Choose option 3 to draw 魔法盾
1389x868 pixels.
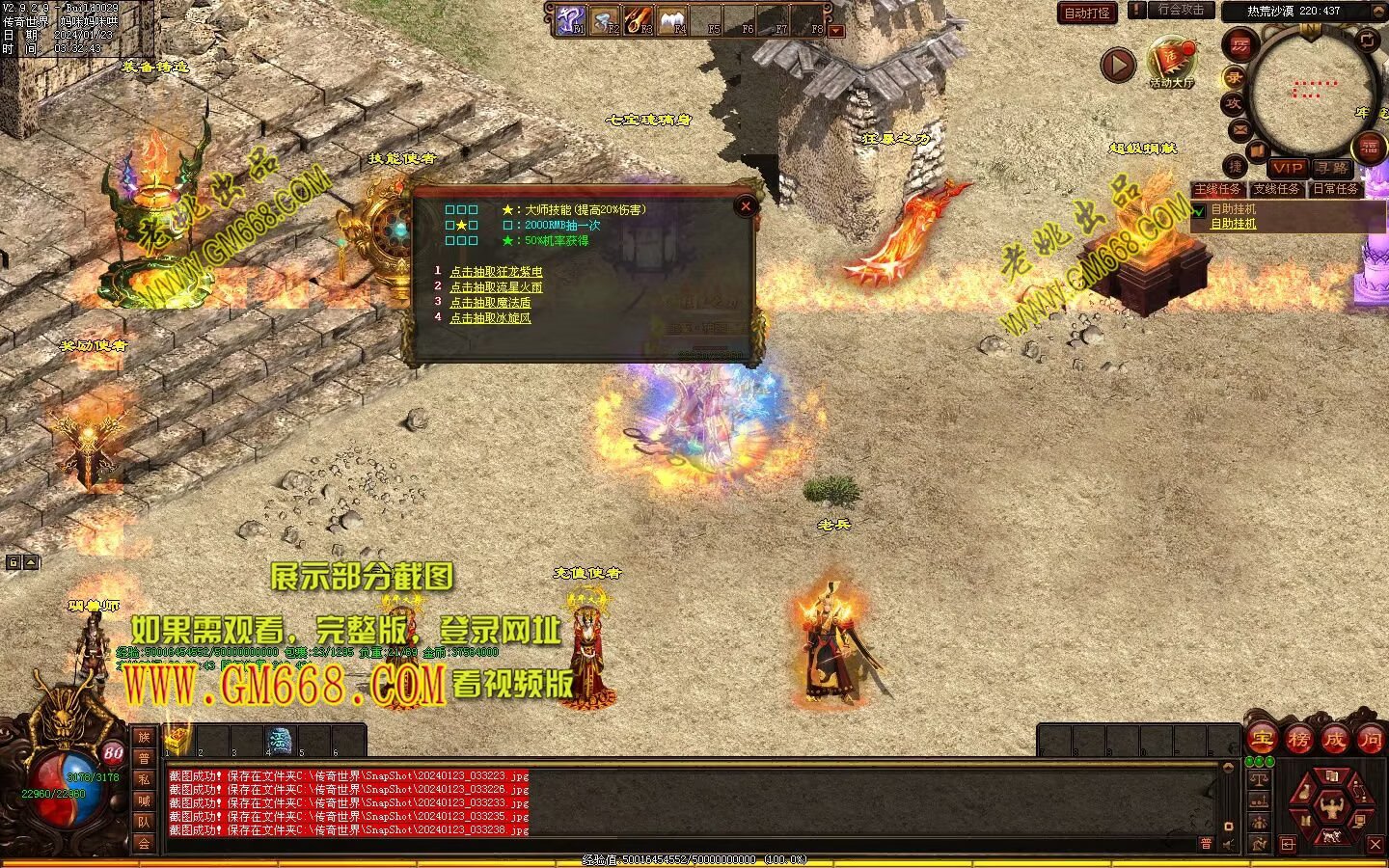(490, 303)
